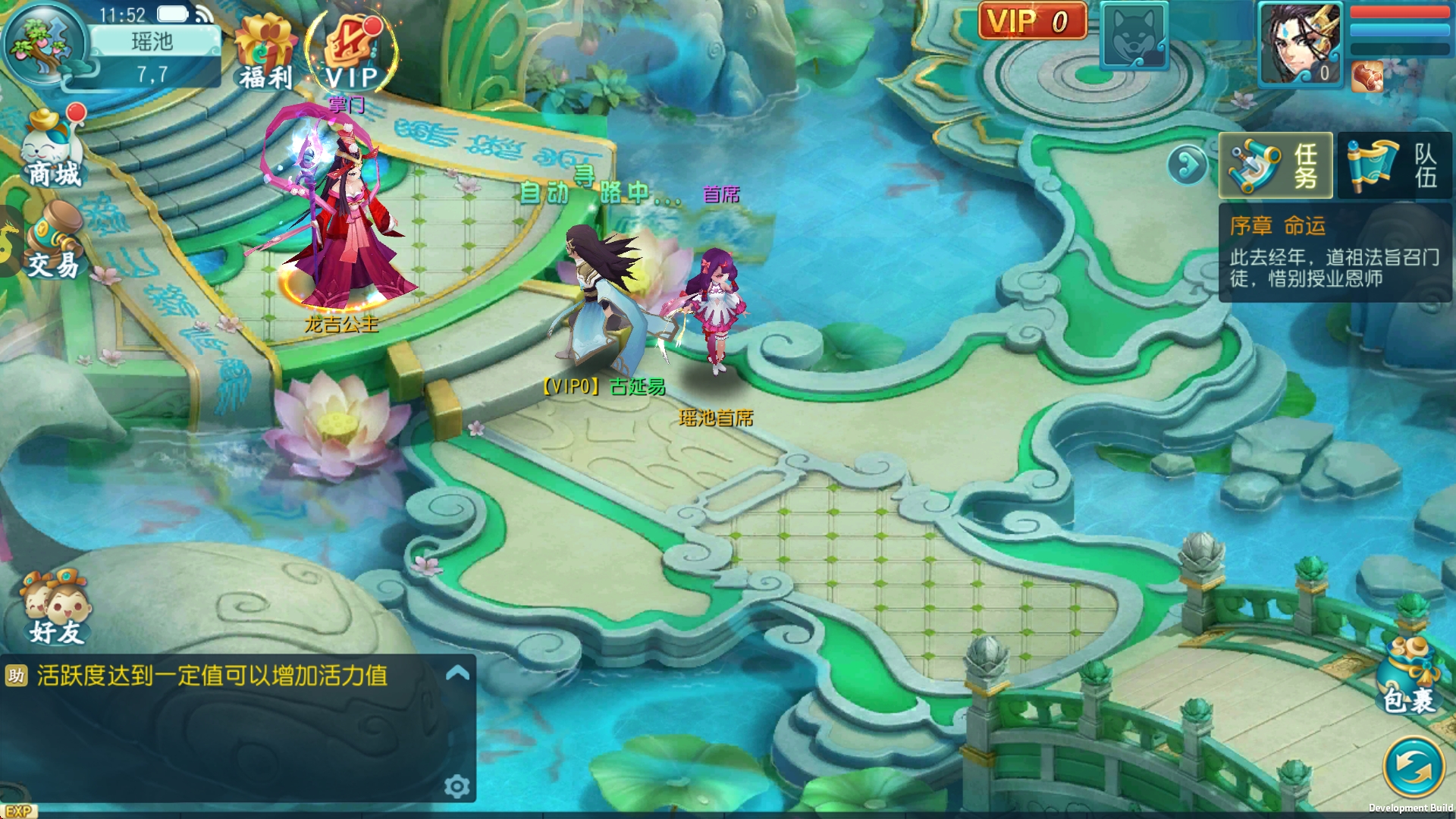1456x819 pixels.
Task: Switch to the 任务 quest tab
Action: tap(1276, 165)
